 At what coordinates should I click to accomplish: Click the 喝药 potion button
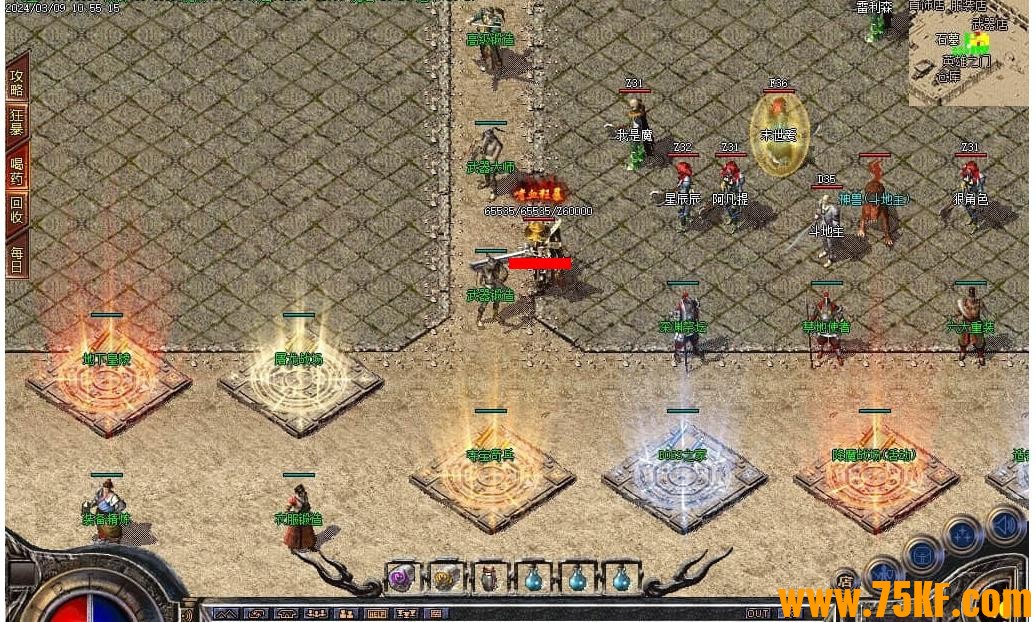point(17,169)
